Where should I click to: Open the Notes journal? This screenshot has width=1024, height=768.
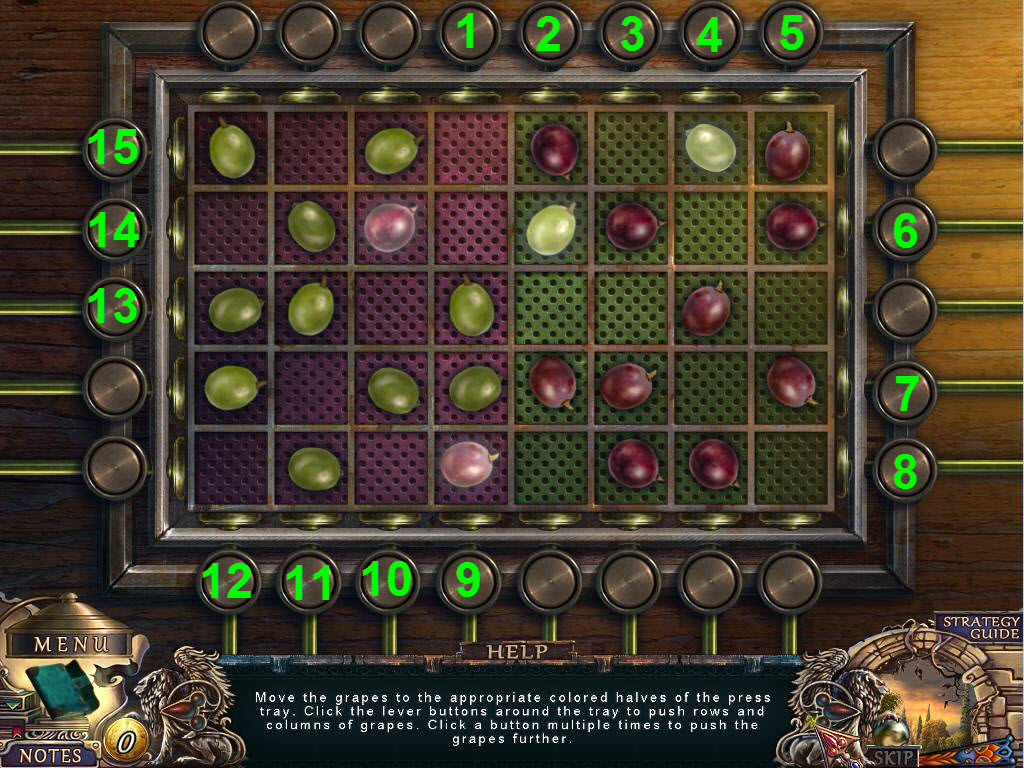[x=51, y=751]
